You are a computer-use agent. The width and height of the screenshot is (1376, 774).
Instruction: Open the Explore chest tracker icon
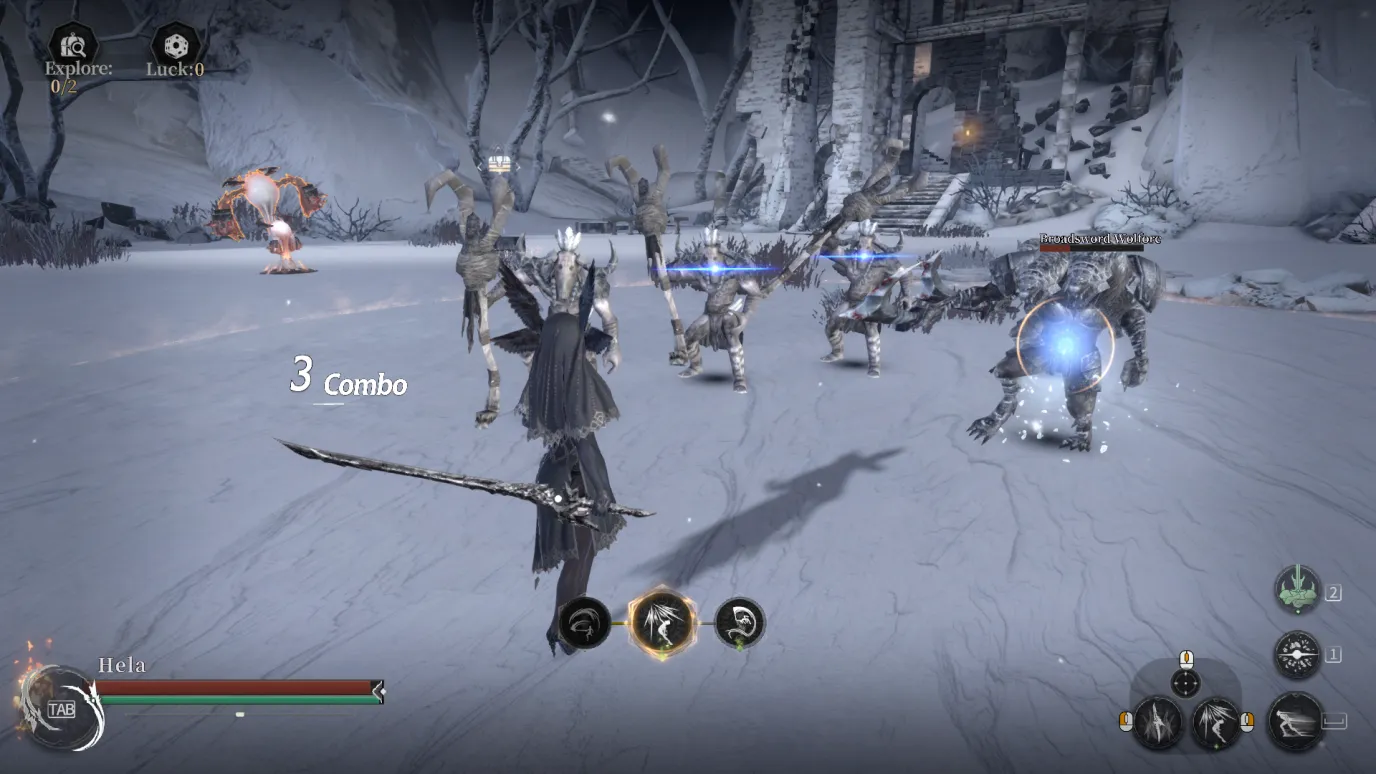coord(73,45)
